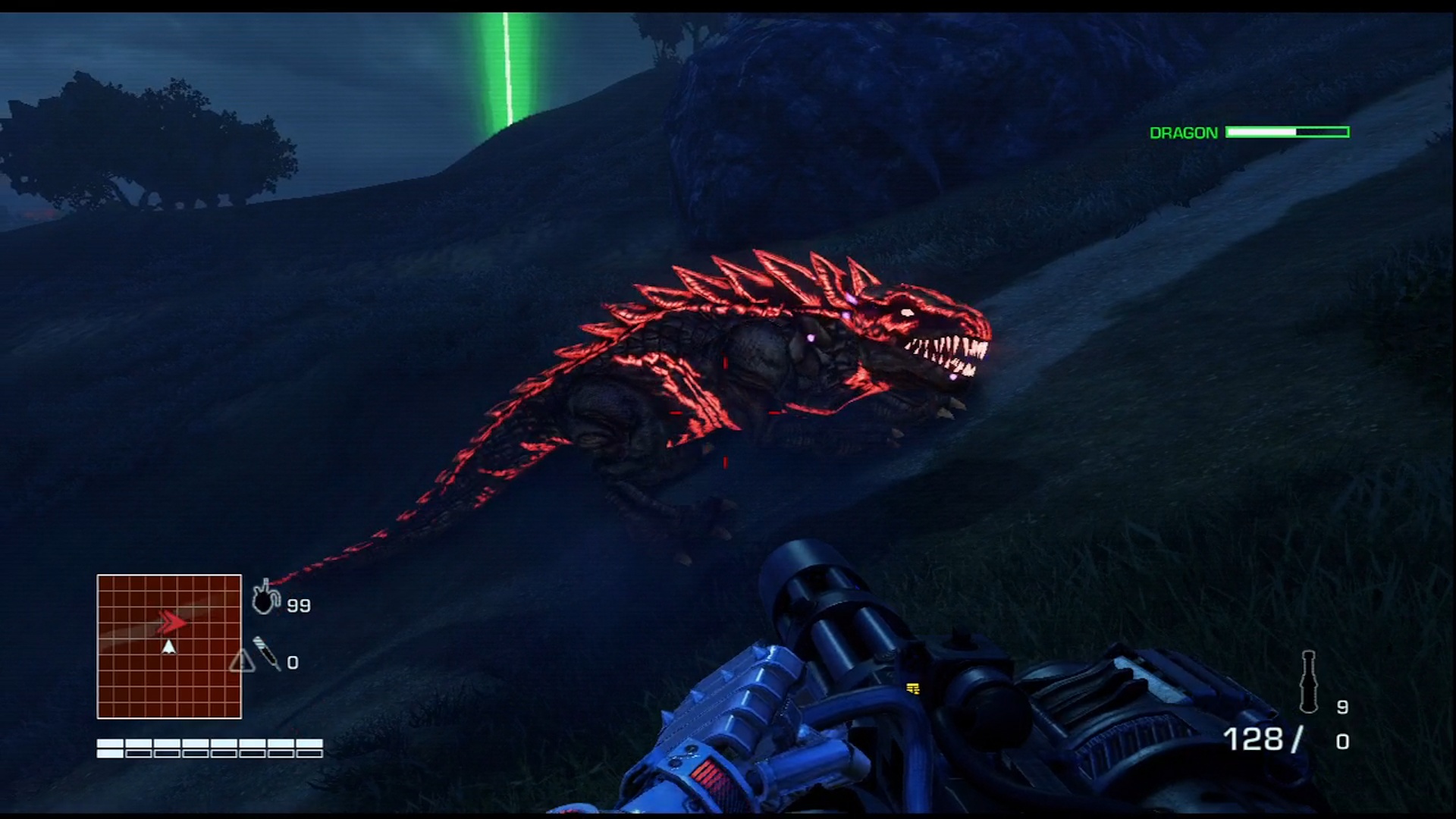Toggle the first filled segment of the ammo belt
The height and width of the screenshot is (819, 1456).
(109, 747)
